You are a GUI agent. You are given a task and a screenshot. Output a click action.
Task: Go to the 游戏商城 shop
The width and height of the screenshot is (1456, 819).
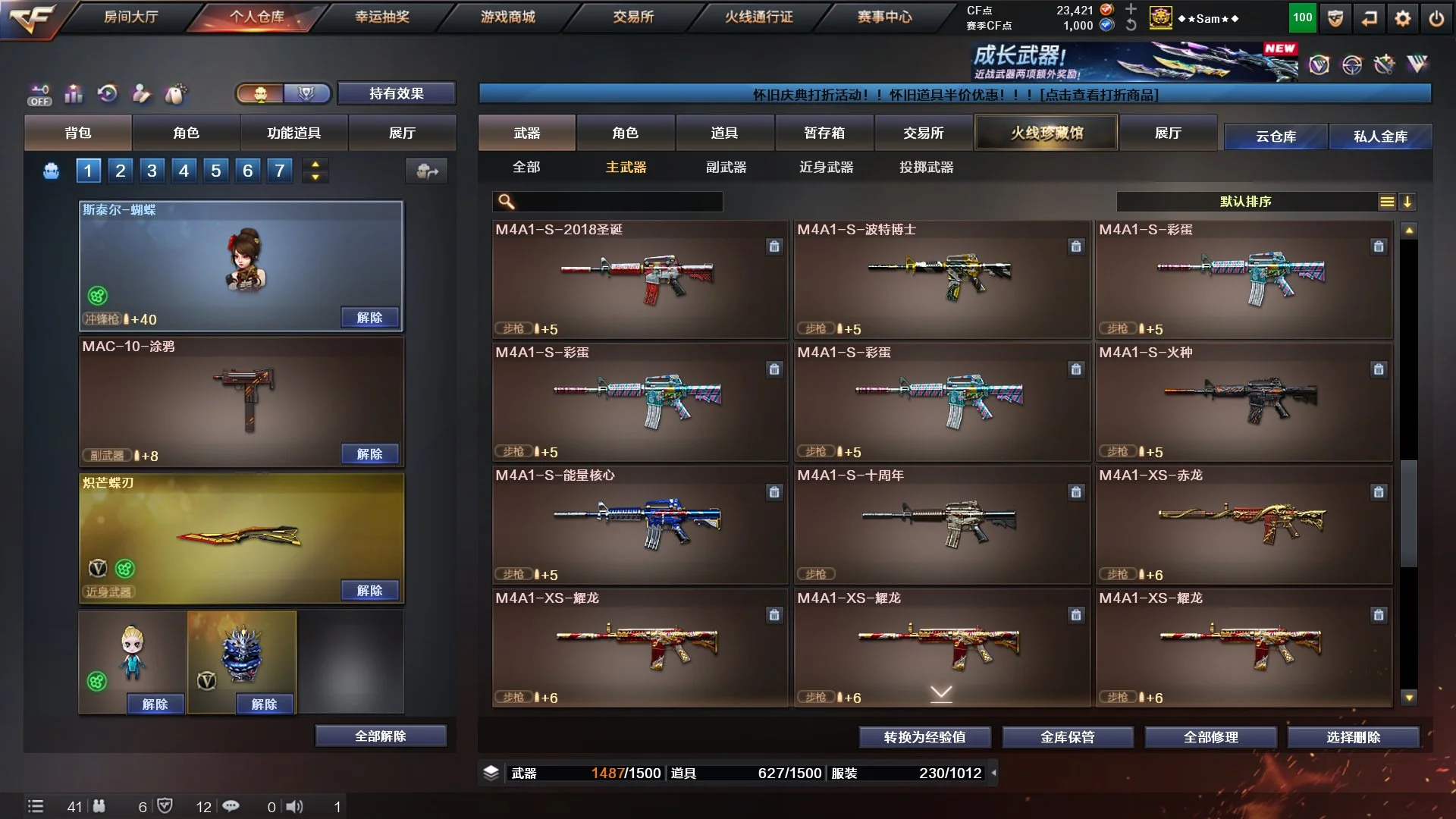click(x=507, y=17)
